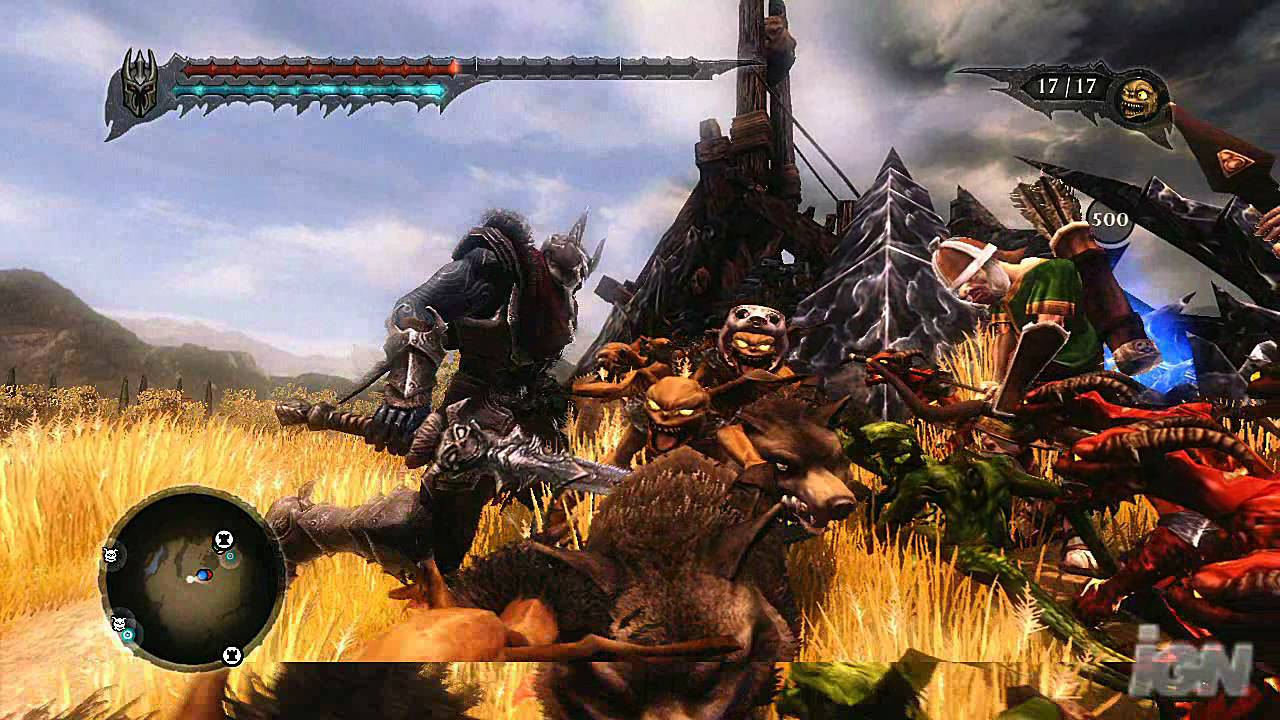This screenshot has width=1280, height=720.
Task: Click the tower marker at the top of the minimap
Action: (223, 540)
